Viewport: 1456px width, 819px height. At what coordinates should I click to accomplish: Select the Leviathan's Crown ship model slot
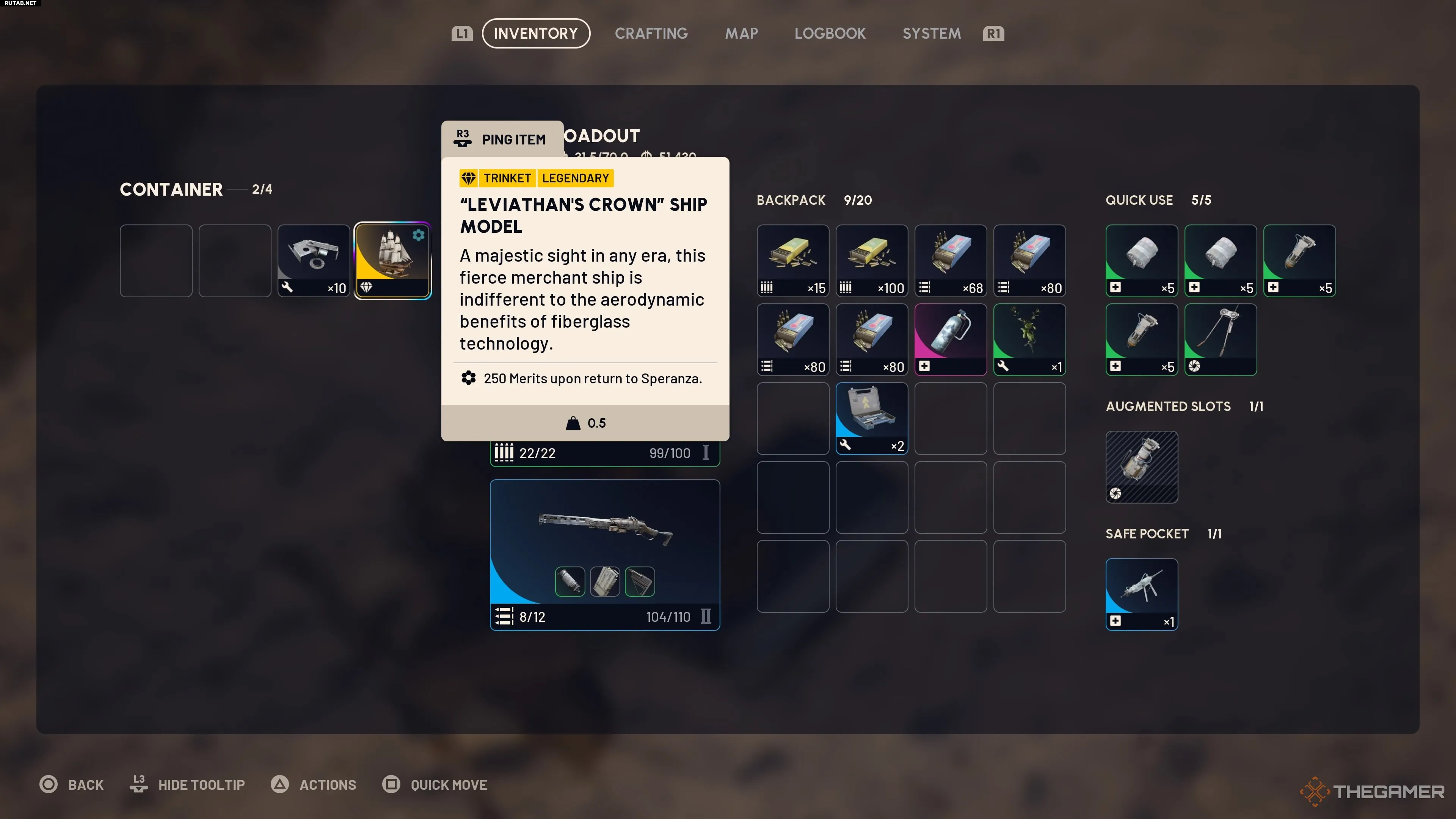pyautogui.click(x=393, y=260)
